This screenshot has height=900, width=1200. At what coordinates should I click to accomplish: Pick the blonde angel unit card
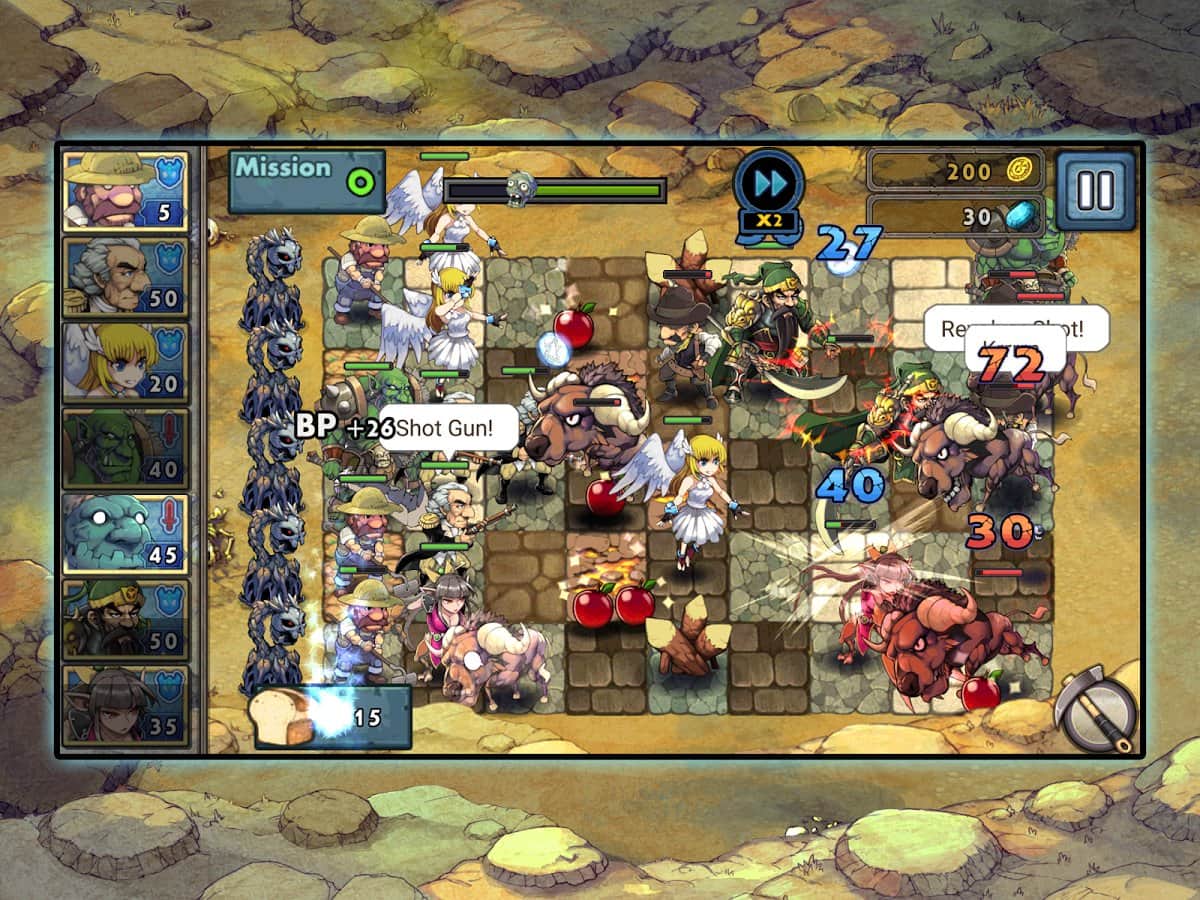point(126,362)
